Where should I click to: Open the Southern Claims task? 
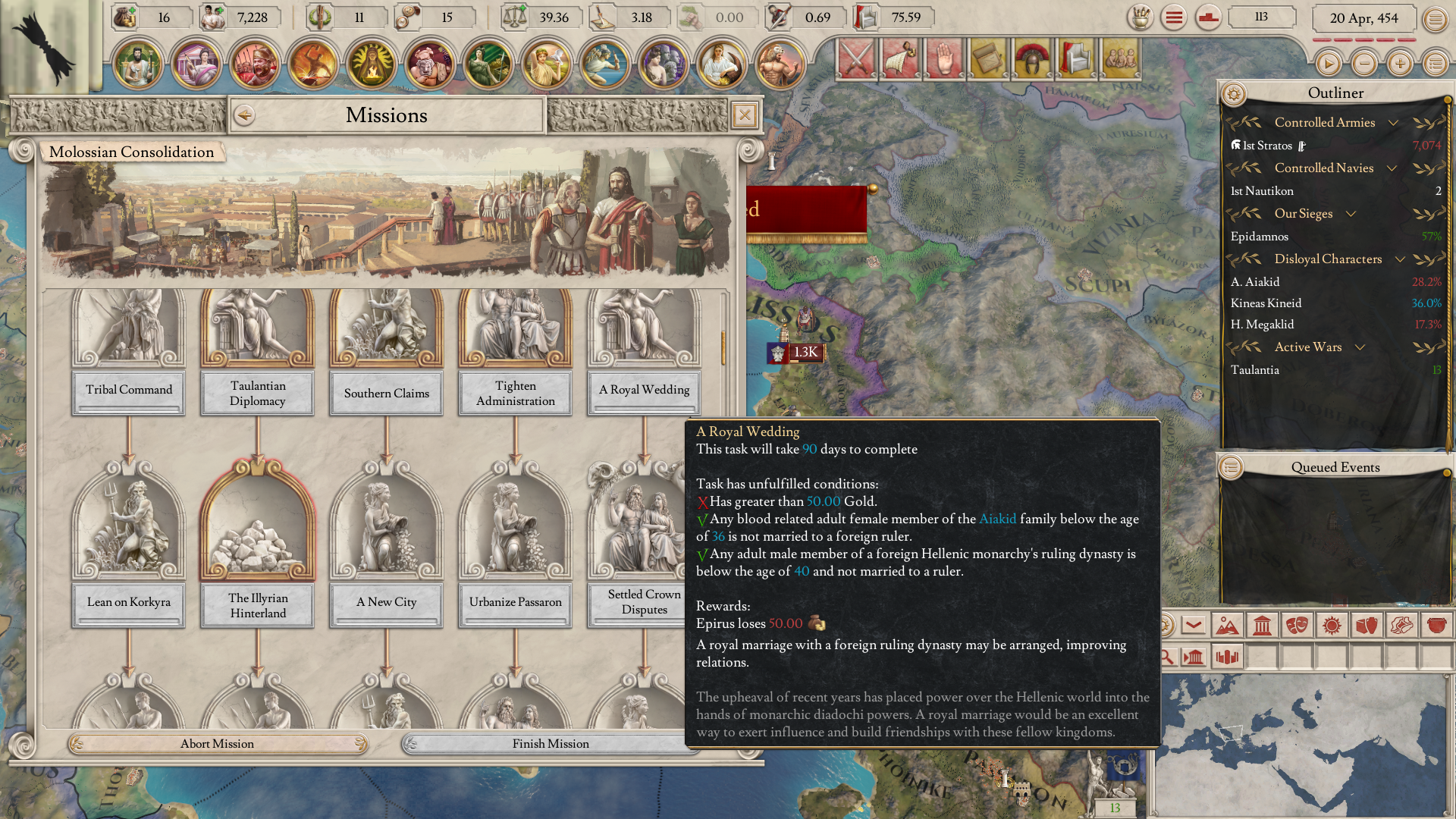click(x=387, y=393)
